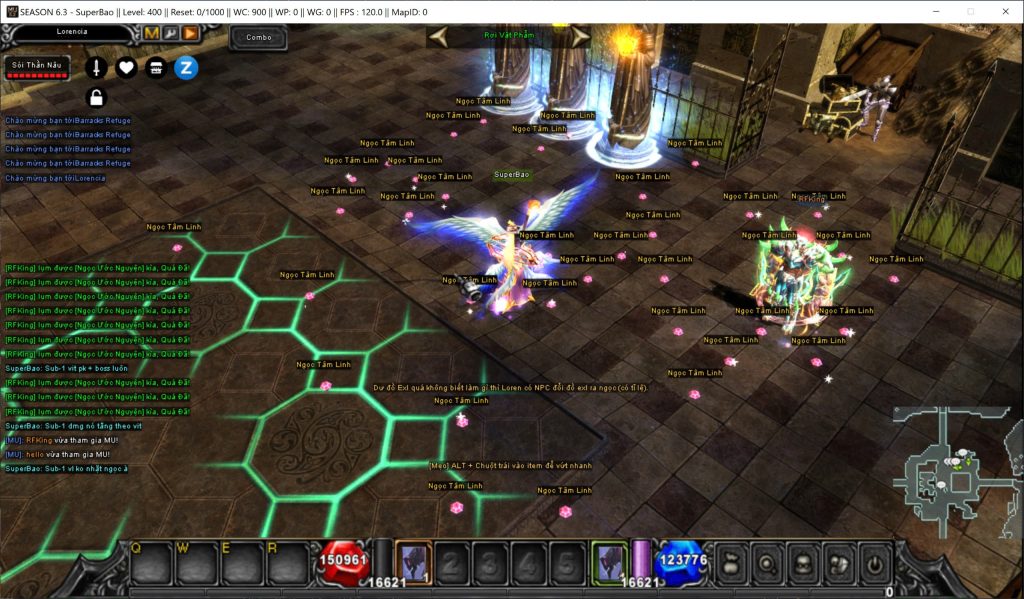Viewport: 1024px width, 599px height.
Task: Click the Combo button
Action: point(259,37)
